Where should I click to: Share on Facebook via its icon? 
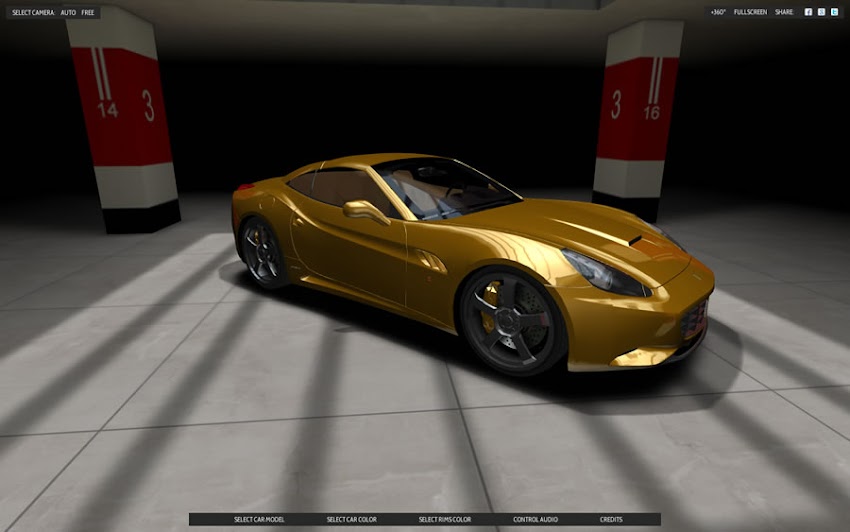tap(808, 12)
